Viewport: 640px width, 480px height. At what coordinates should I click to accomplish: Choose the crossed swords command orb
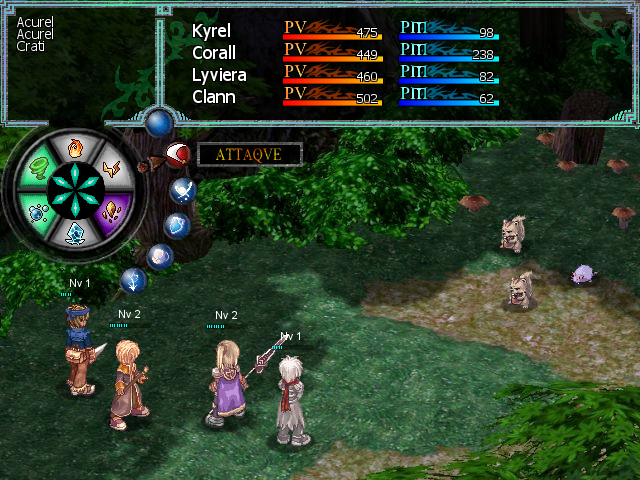click(x=183, y=190)
